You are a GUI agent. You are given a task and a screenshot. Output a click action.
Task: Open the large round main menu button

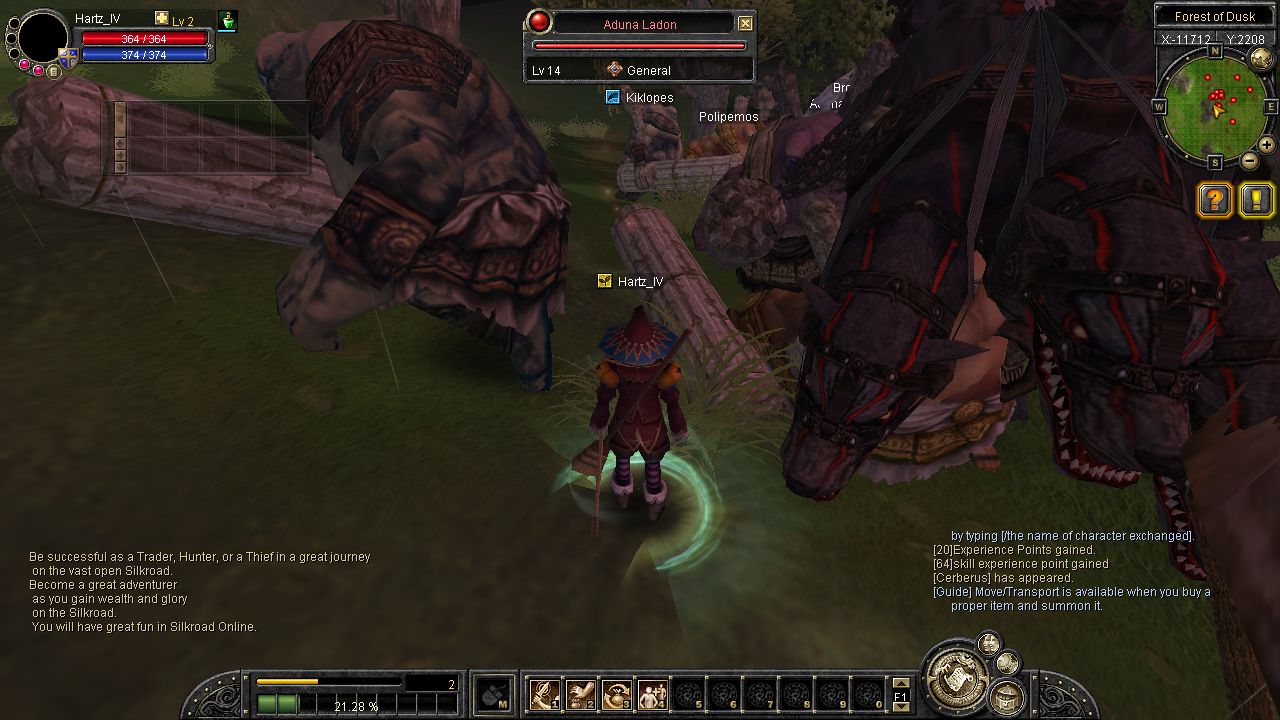tap(954, 679)
